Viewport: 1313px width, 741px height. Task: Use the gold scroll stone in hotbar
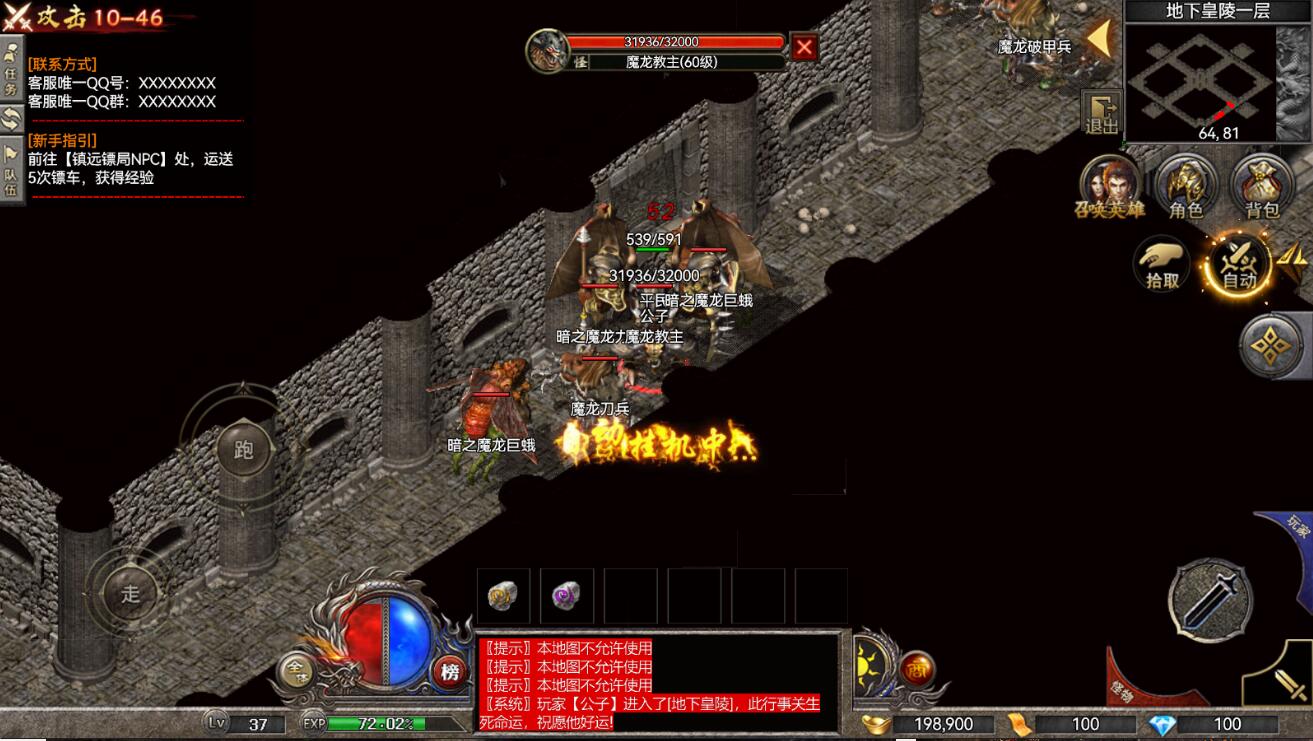(x=503, y=596)
